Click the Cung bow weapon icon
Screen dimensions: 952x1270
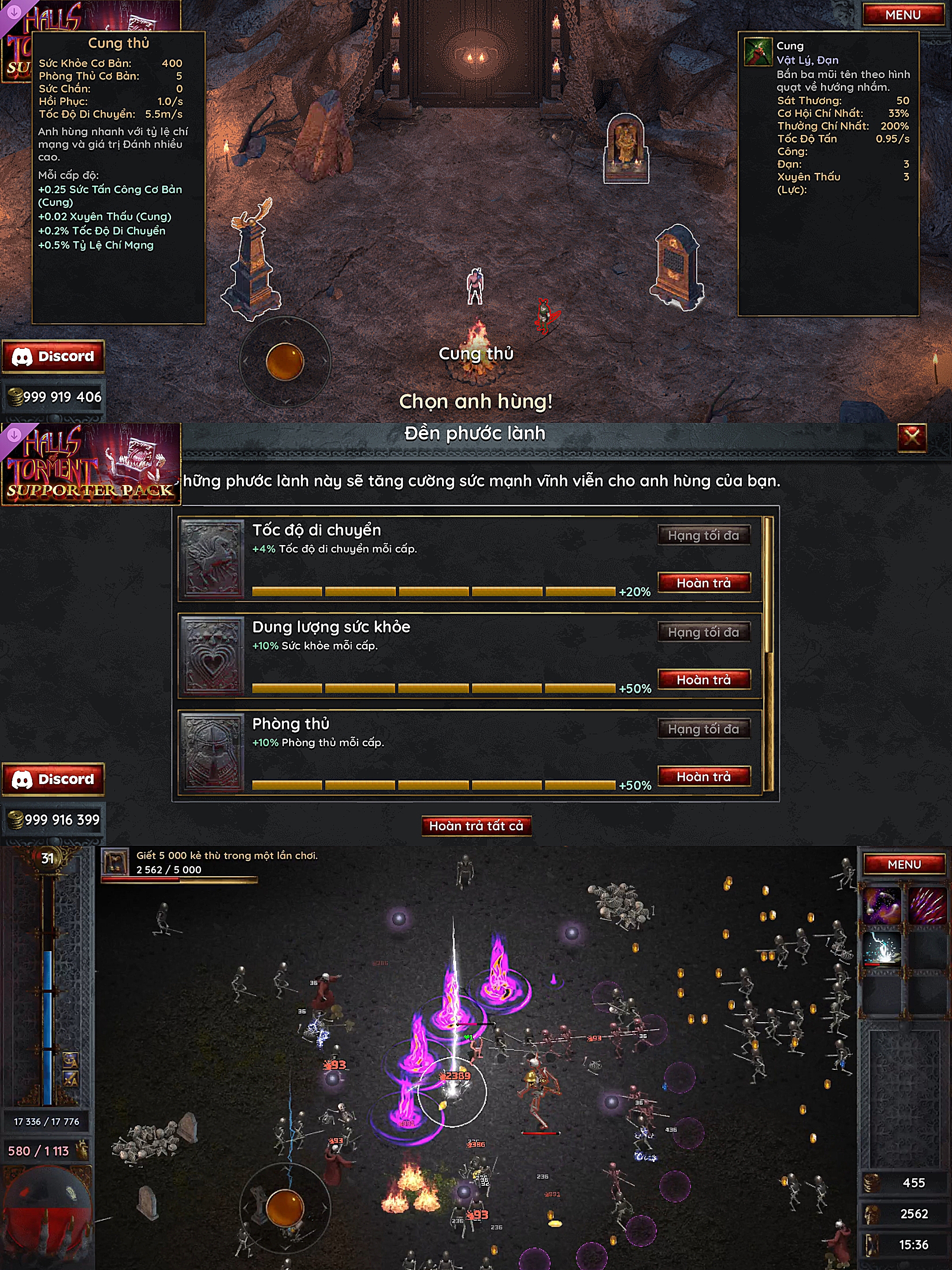(x=758, y=52)
